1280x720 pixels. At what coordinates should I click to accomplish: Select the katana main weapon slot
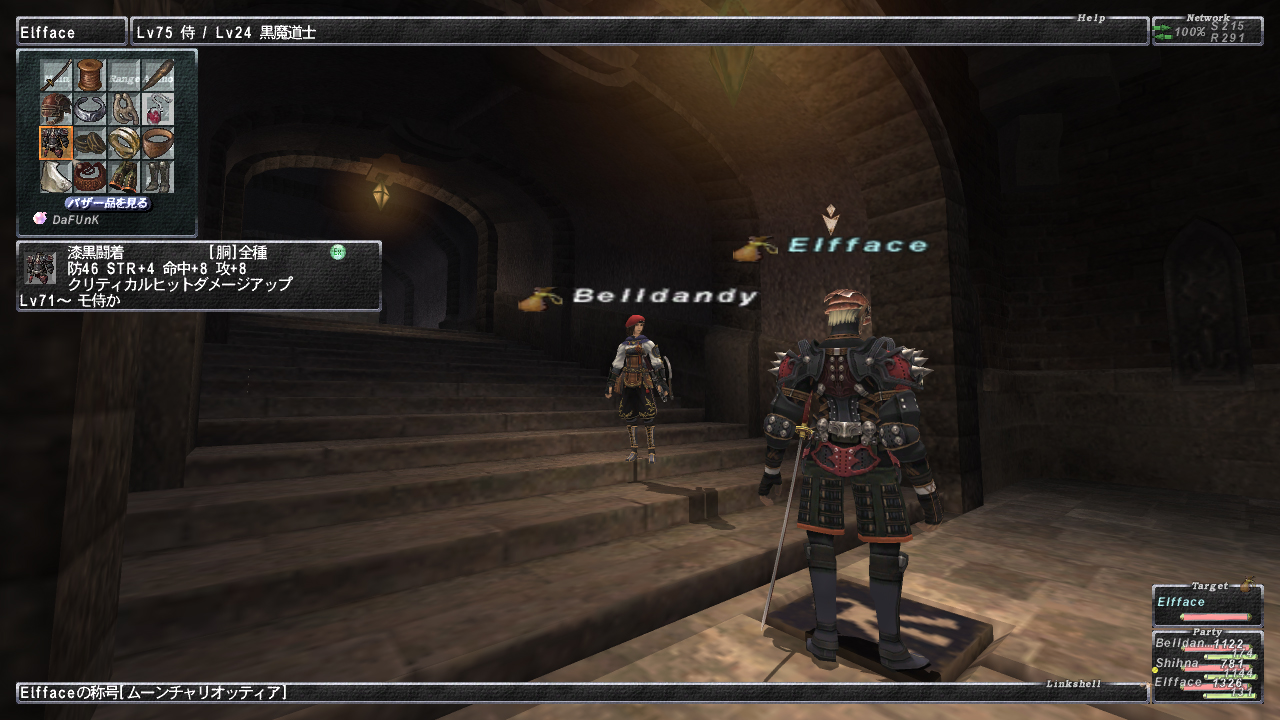pyautogui.click(x=56, y=75)
